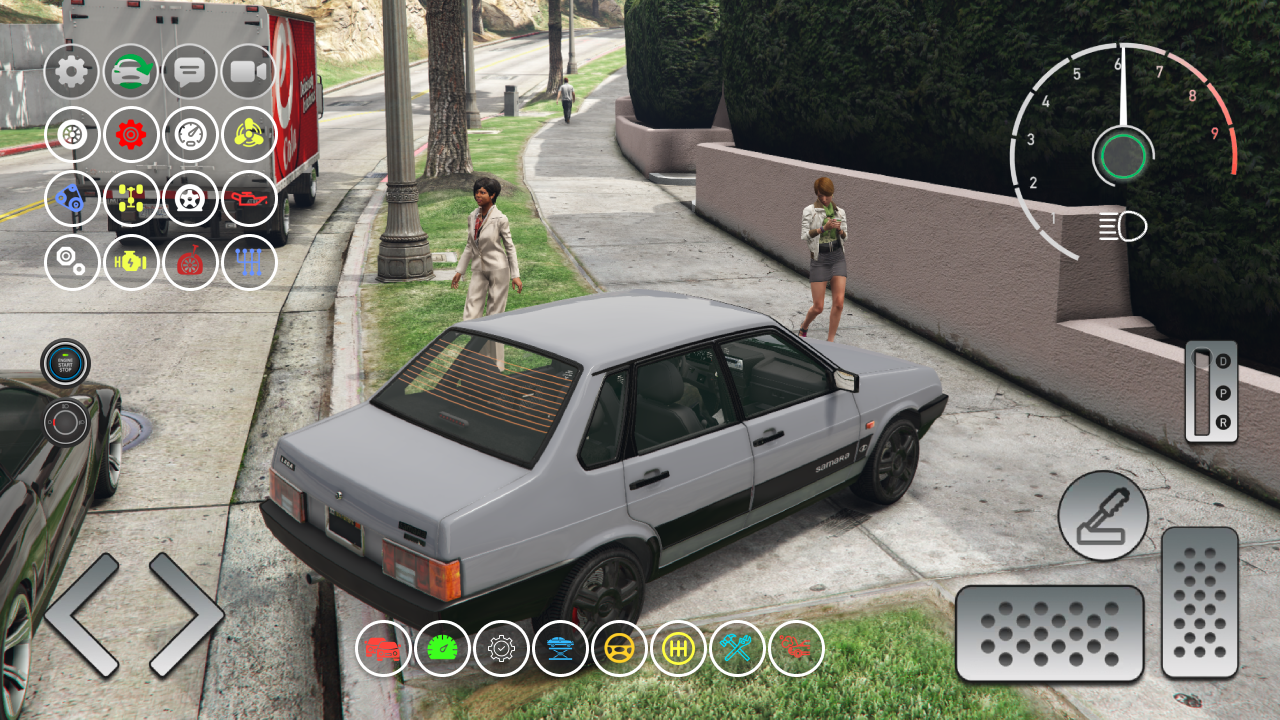Open the steering wheel settings icon
Viewport: 1280px width, 720px height.
[618, 648]
